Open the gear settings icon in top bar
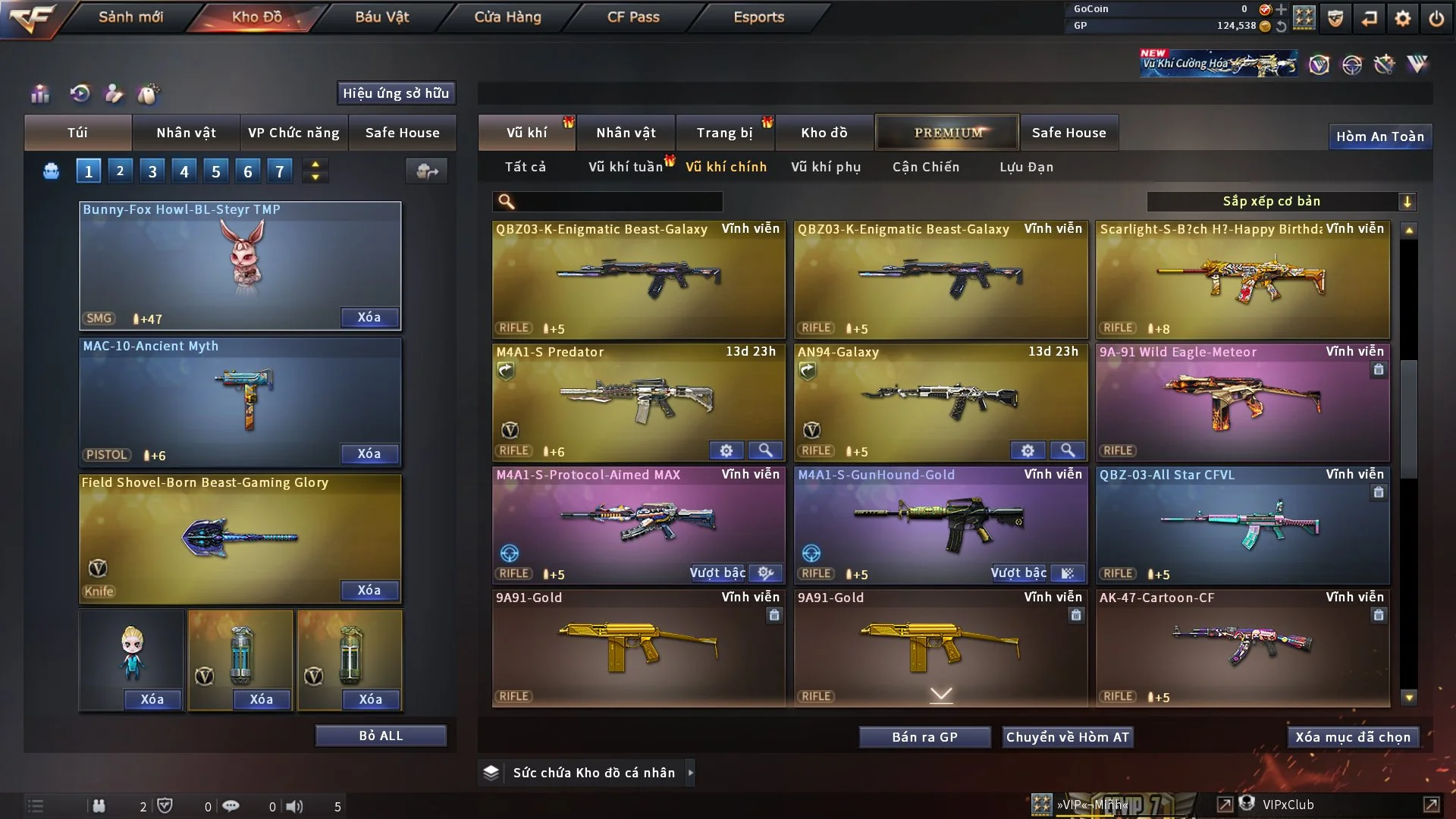Viewport: 1456px width, 819px height. [x=1402, y=17]
